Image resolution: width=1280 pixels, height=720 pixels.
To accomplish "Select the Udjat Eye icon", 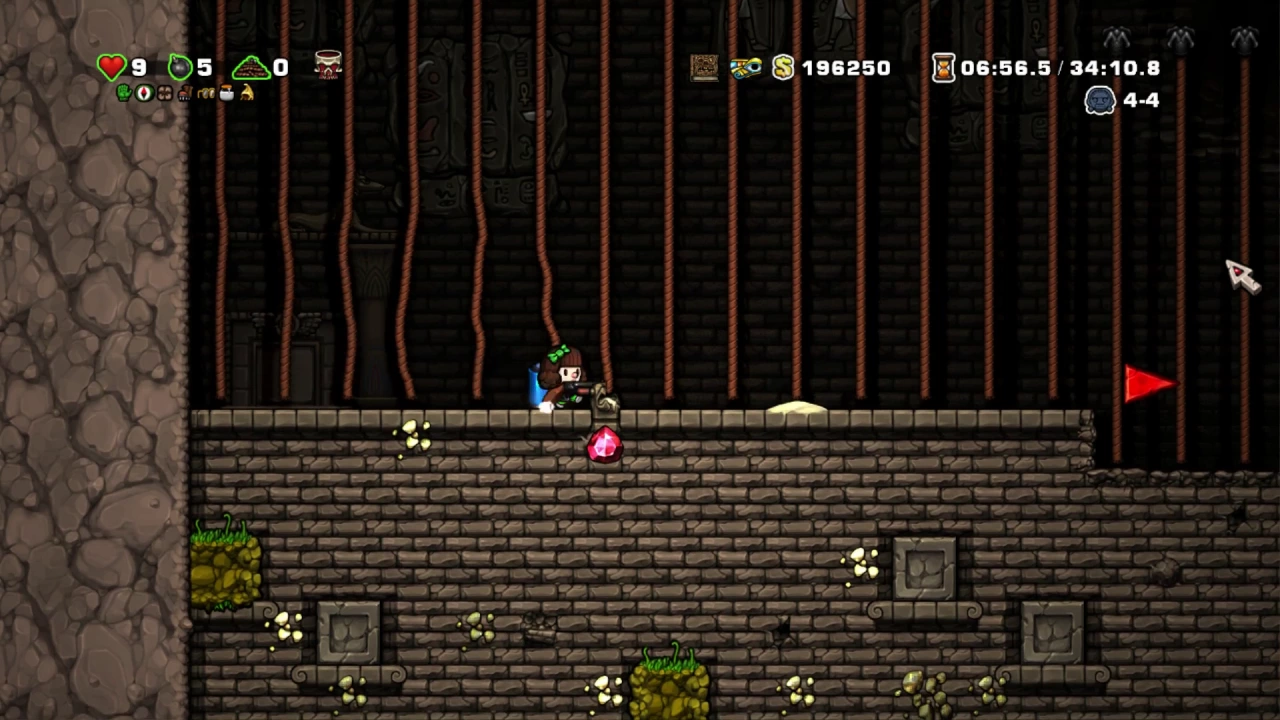I will coord(745,67).
